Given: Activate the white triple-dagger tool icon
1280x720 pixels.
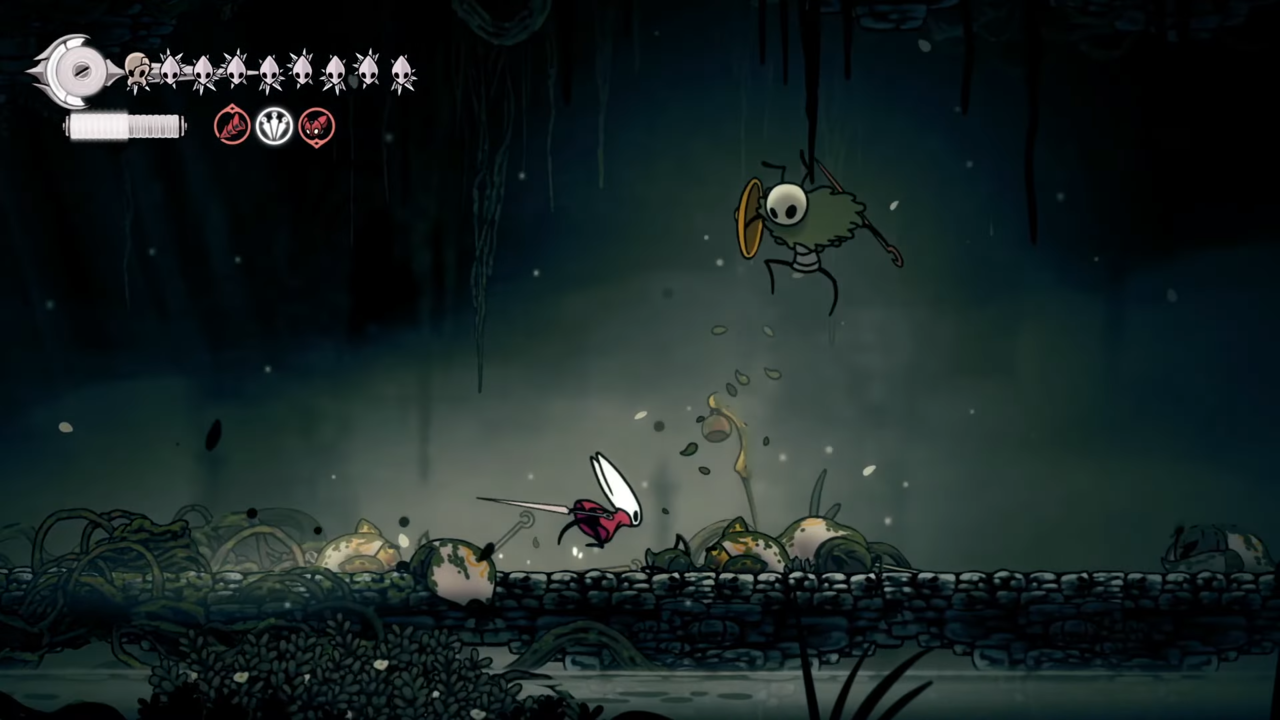Looking at the screenshot, I should tap(274, 127).
